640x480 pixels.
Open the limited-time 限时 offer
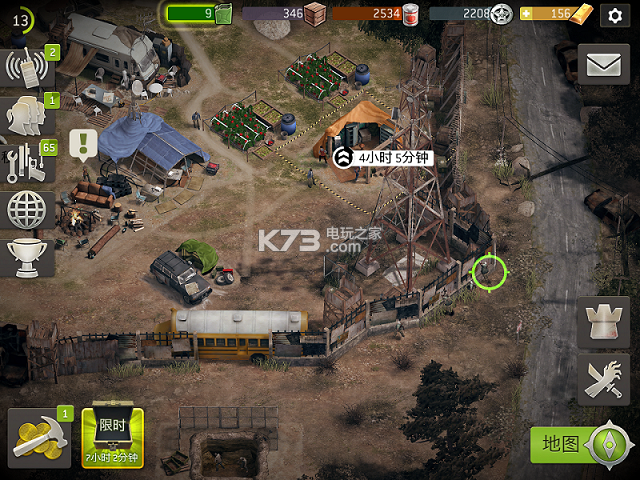click(x=112, y=437)
